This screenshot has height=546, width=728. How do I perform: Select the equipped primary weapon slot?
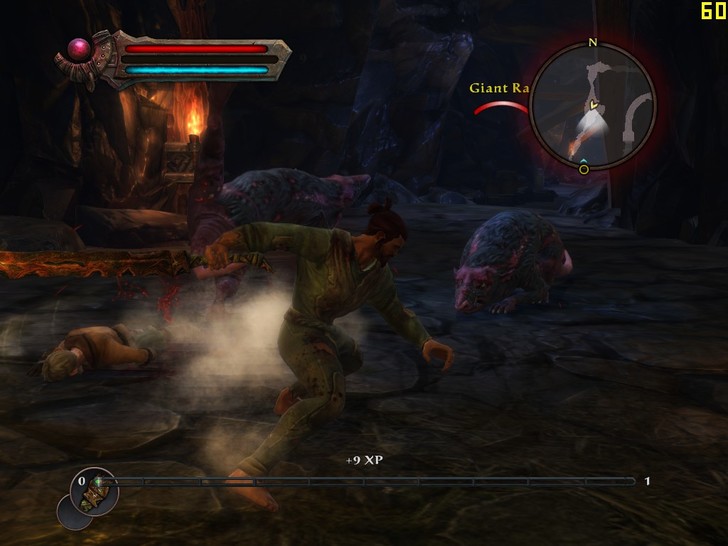[97, 489]
